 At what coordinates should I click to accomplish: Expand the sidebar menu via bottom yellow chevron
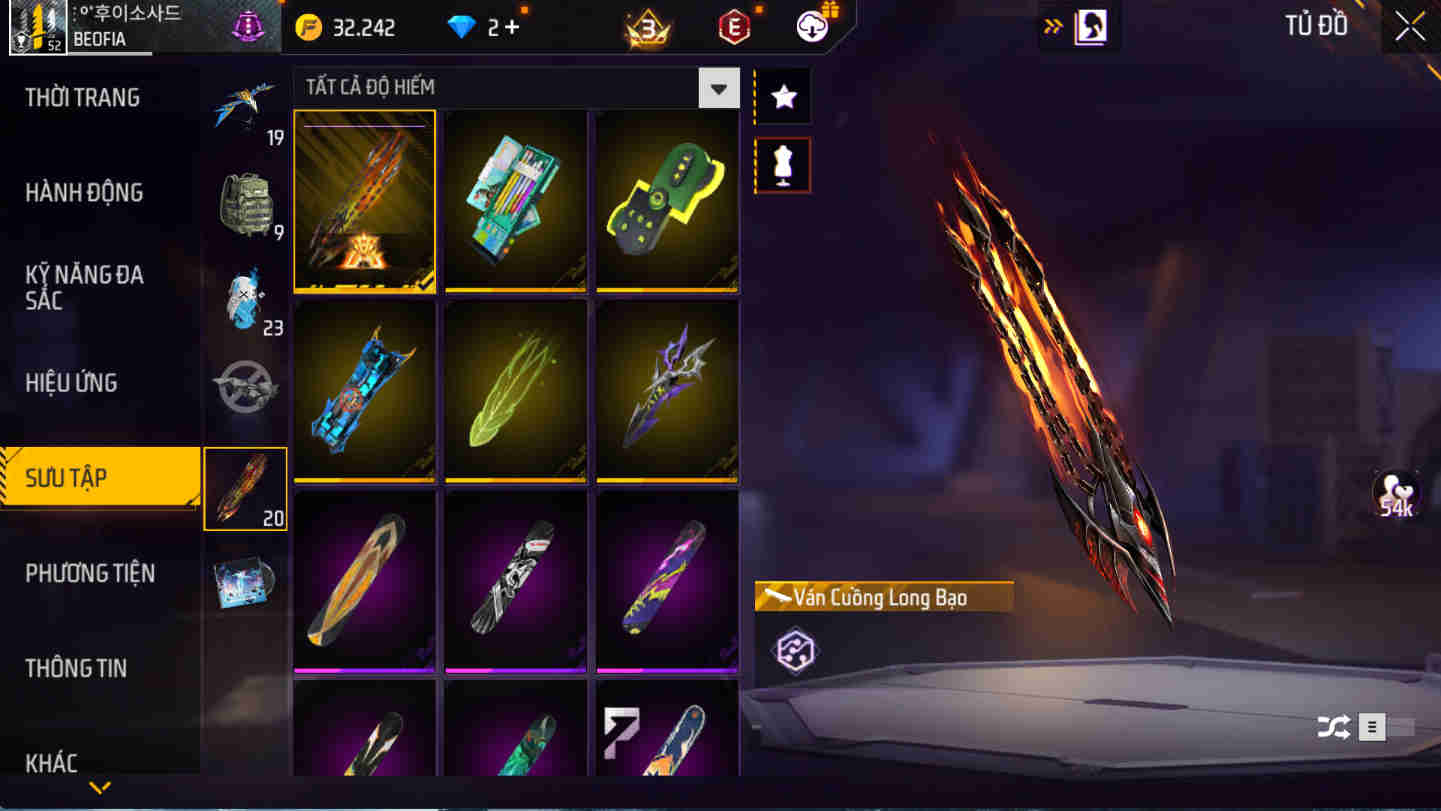point(99,786)
